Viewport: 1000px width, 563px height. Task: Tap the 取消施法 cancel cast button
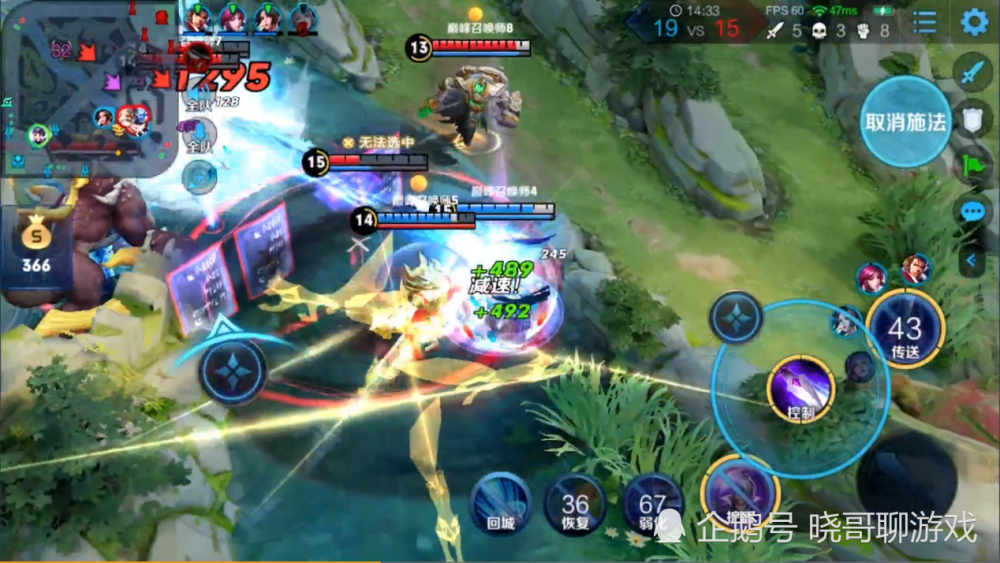pyautogui.click(x=906, y=122)
